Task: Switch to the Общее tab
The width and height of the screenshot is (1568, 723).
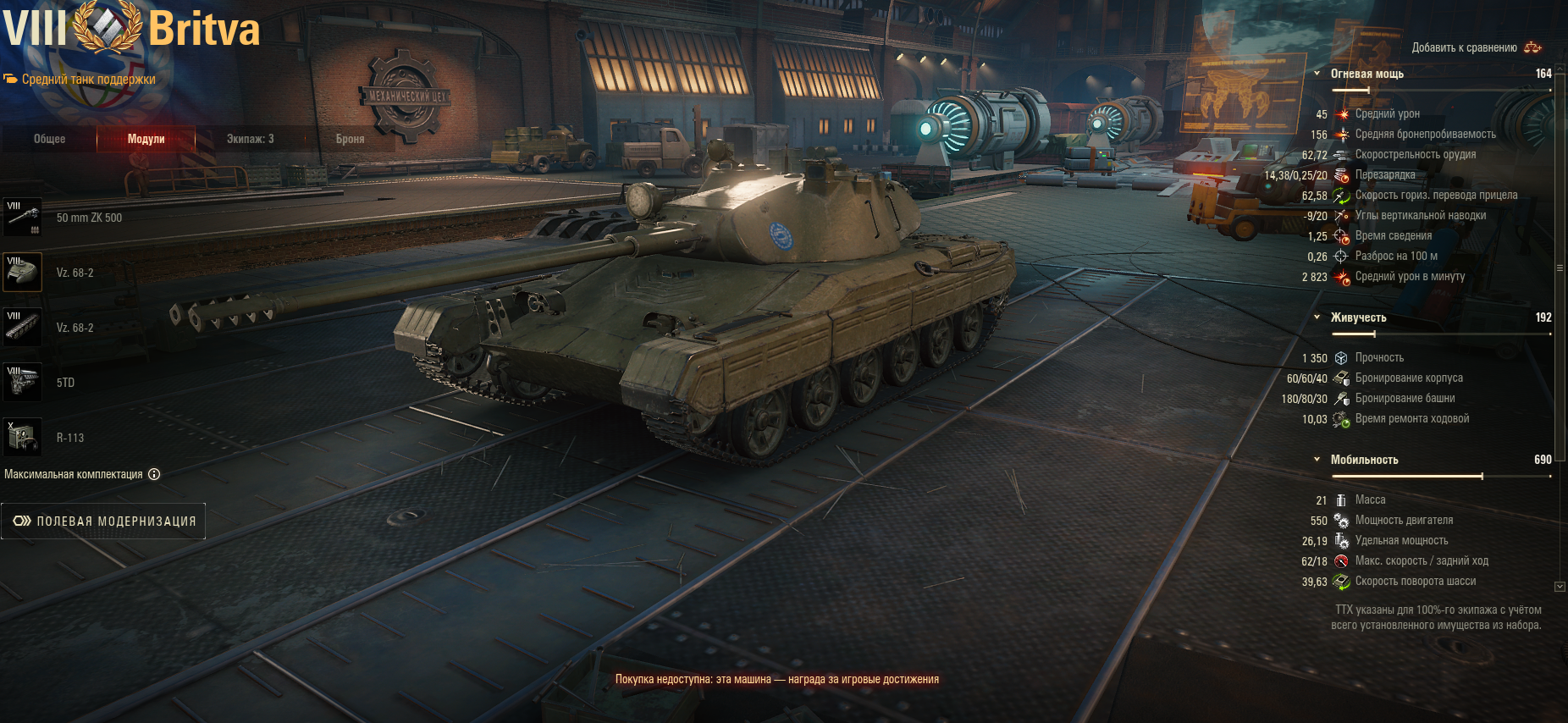Action: 49,139
